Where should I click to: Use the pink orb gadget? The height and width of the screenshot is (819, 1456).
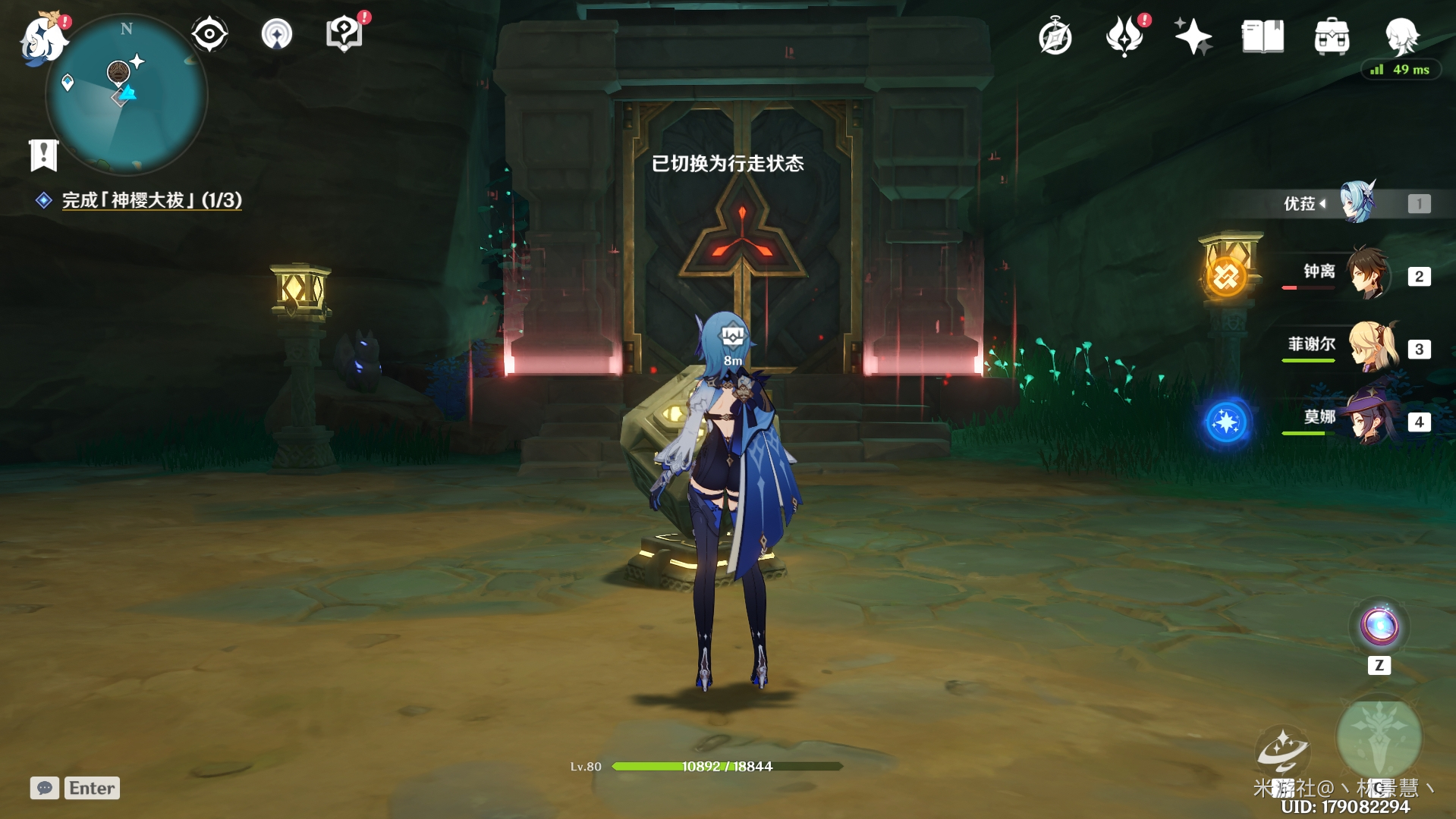(x=1379, y=626)
